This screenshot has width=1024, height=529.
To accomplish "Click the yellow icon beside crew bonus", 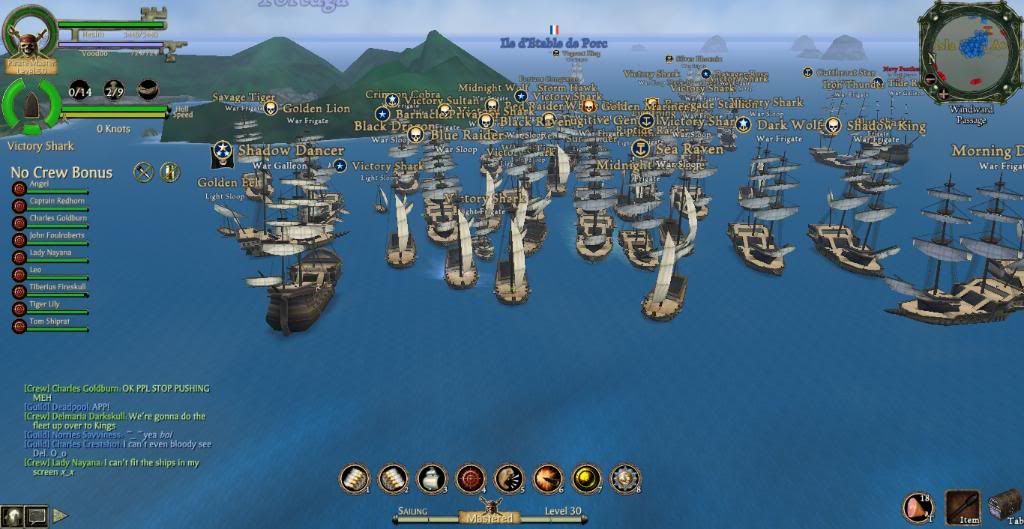I will tap(170, 172).
